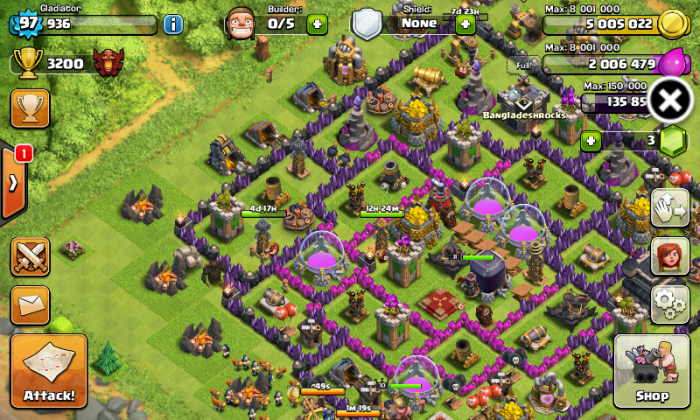Open the gold trophy leaderboard button
700x420 pixels.
pos(30,109)
